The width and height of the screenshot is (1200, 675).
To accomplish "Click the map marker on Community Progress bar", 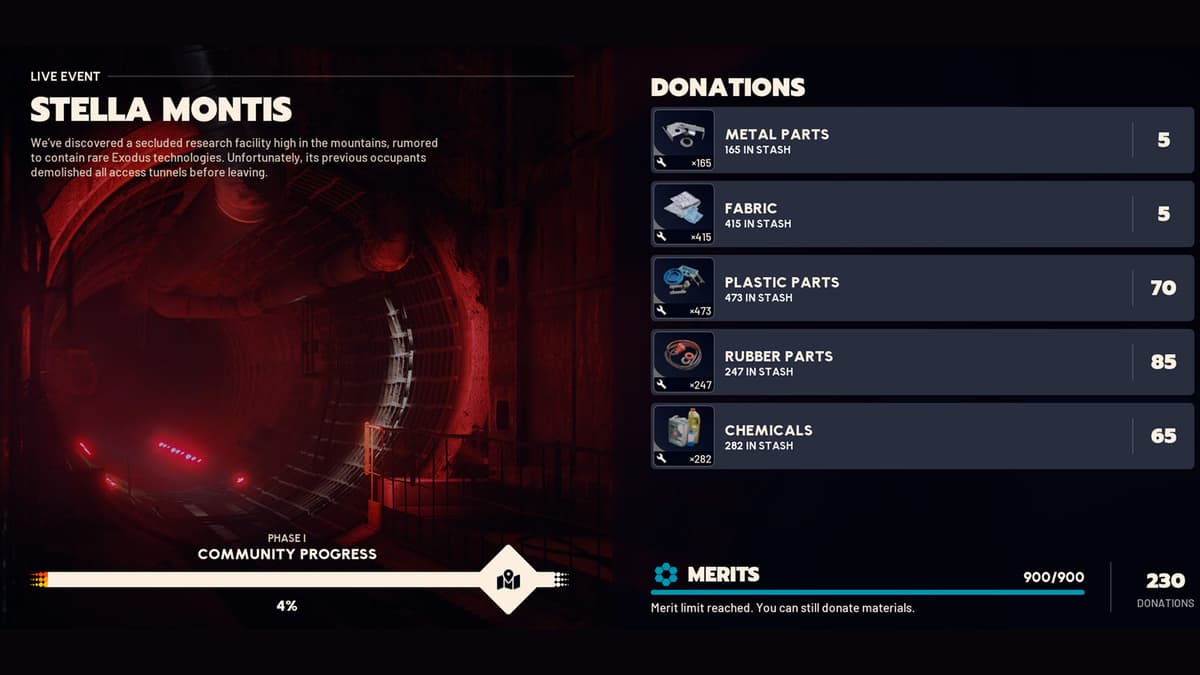I will pyautogui.click(x=508, y=580).
